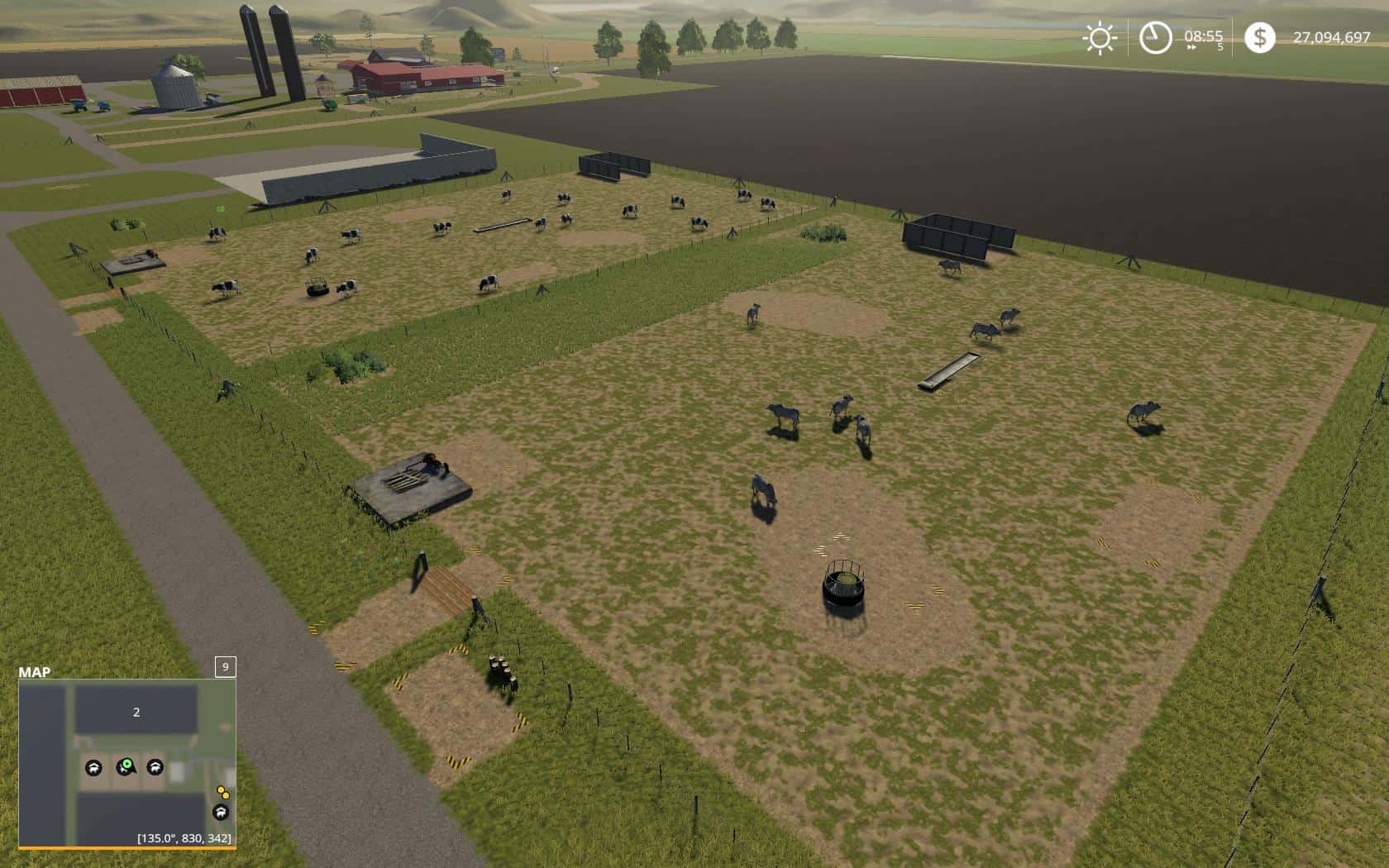Select the field 2 label on the minimap
Viewport: 1389px width, 868px height.
click(135, 712)
